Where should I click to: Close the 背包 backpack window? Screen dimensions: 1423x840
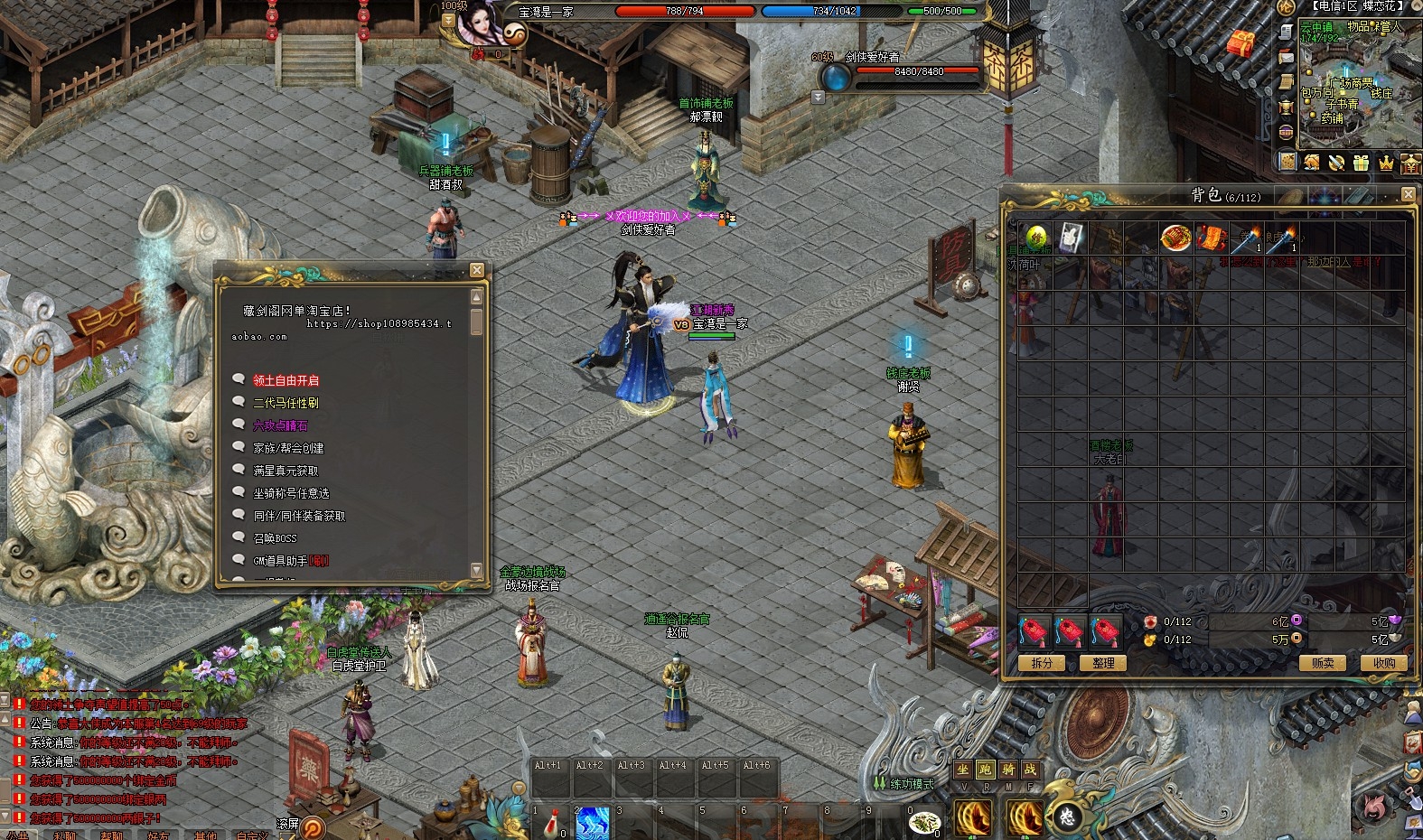1408,194
